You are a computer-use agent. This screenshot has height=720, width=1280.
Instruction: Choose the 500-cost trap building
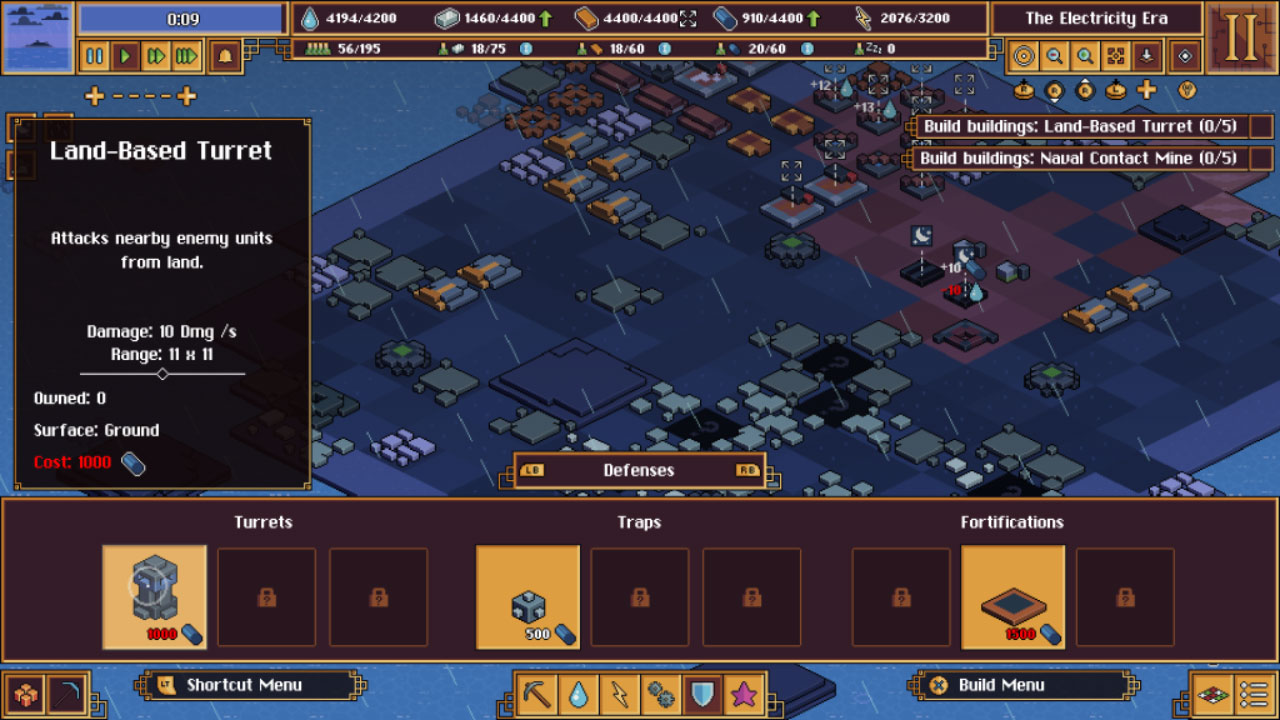click(x=528, y=597)
